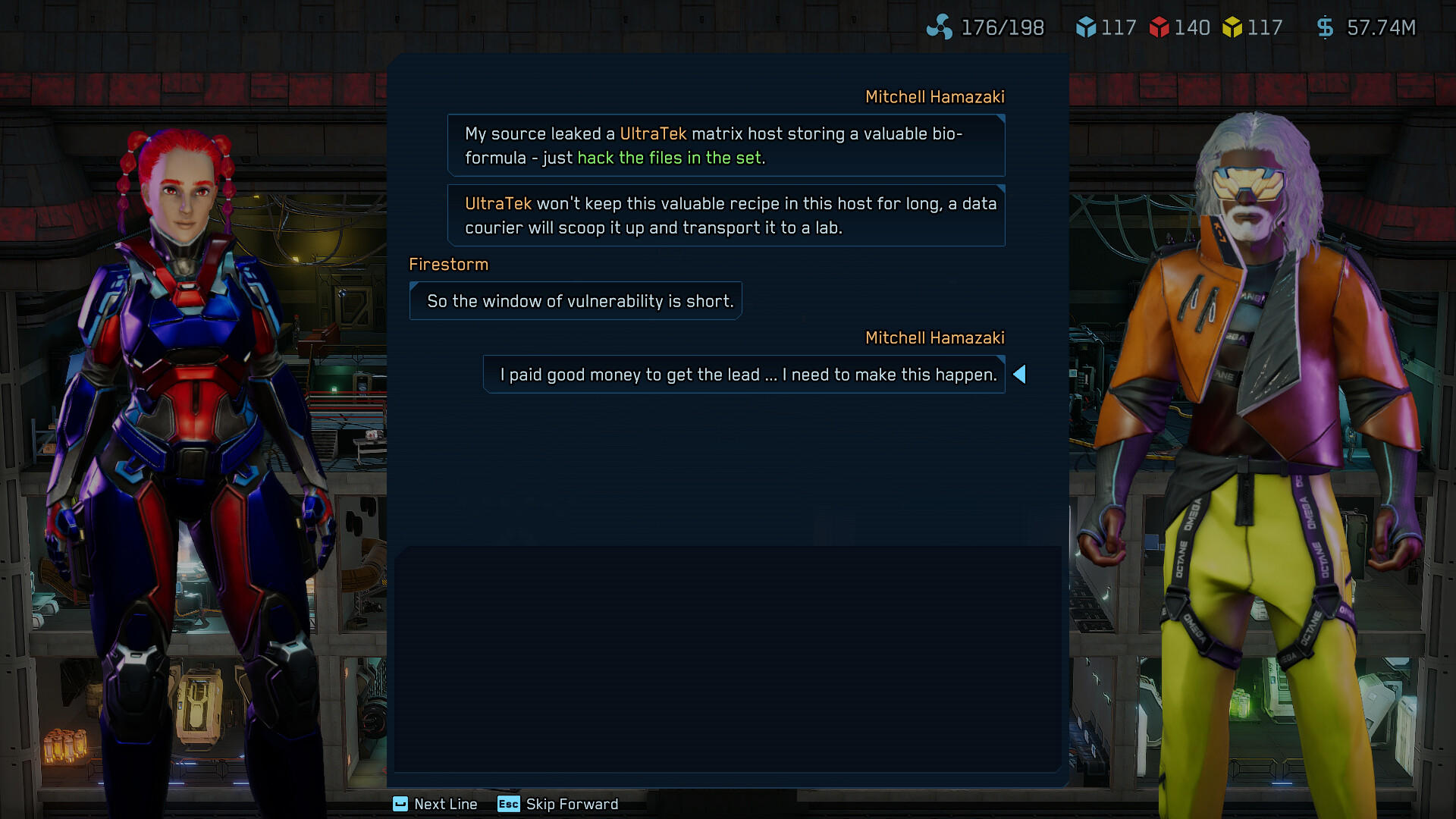Click the 'I paid good money' dialogue line

(x=744, y=374)
